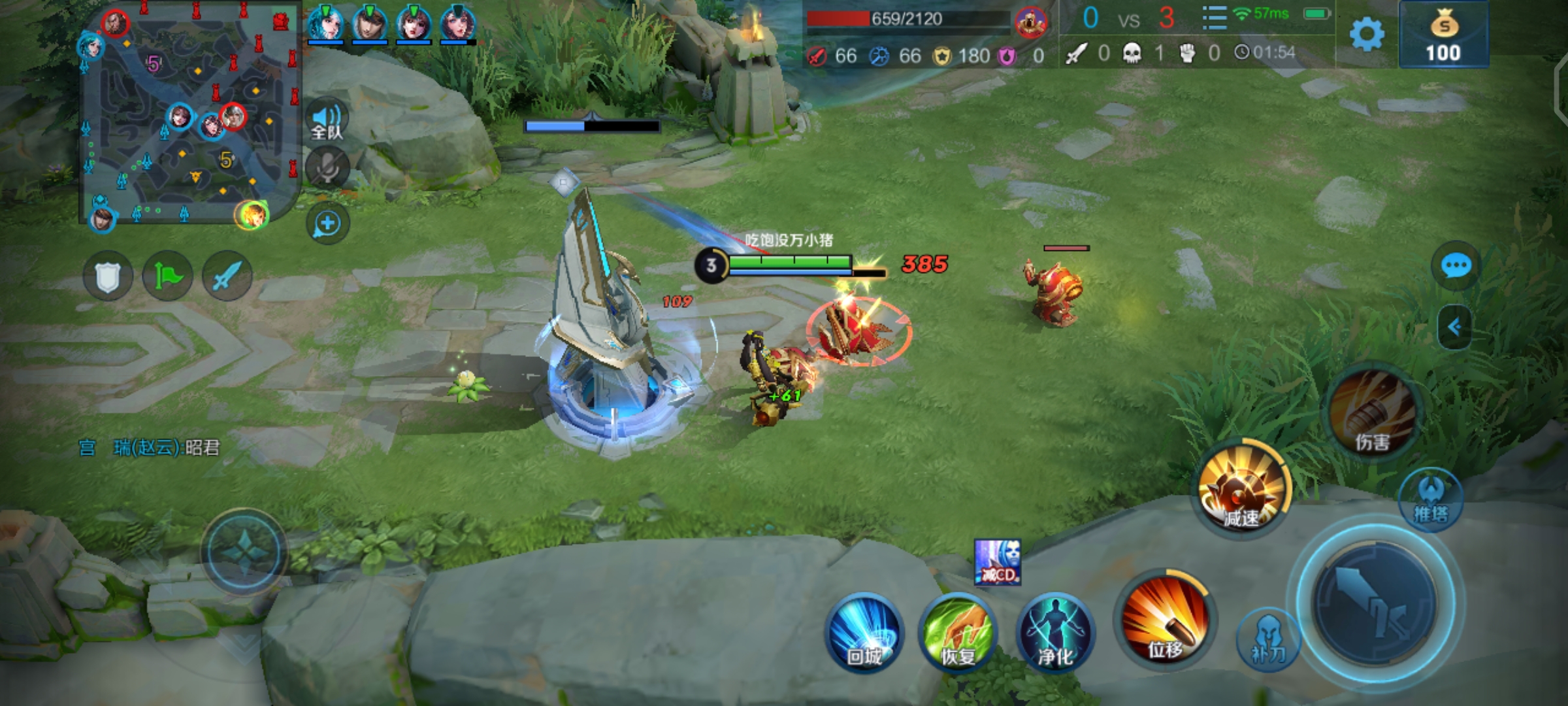Open the blue chat bubble quick messages
1568x706 pixels.
pyautogui.click(x=1456, y=266)
